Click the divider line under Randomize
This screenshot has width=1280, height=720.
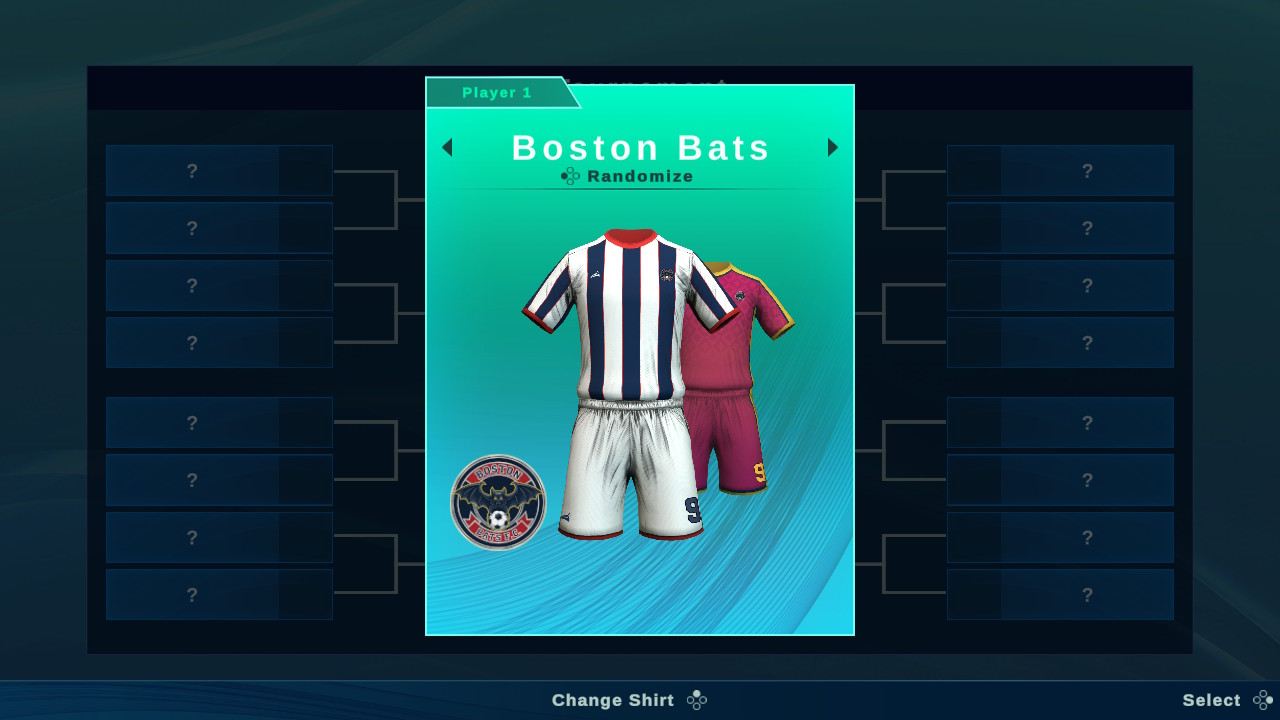click(640, 192)
